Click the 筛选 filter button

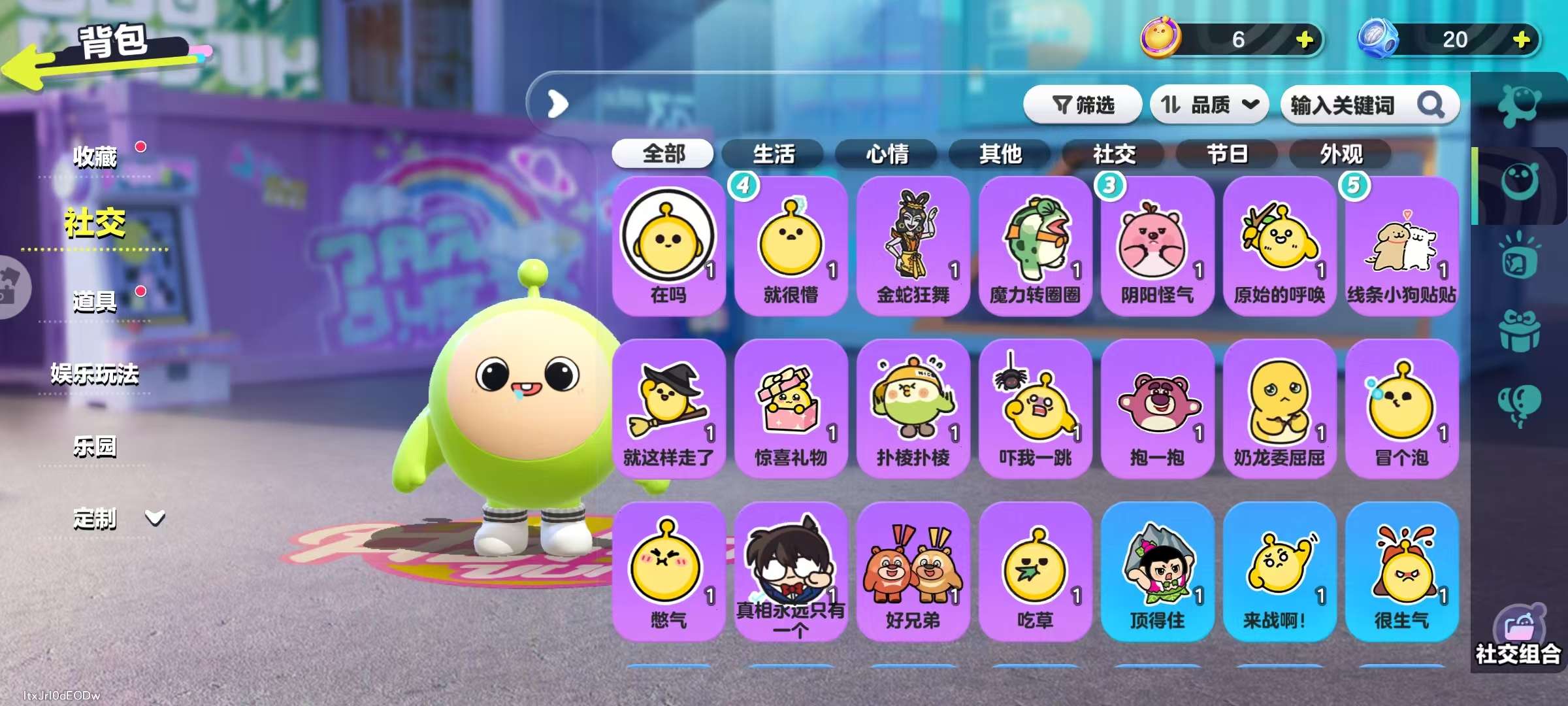point(1085,105)
